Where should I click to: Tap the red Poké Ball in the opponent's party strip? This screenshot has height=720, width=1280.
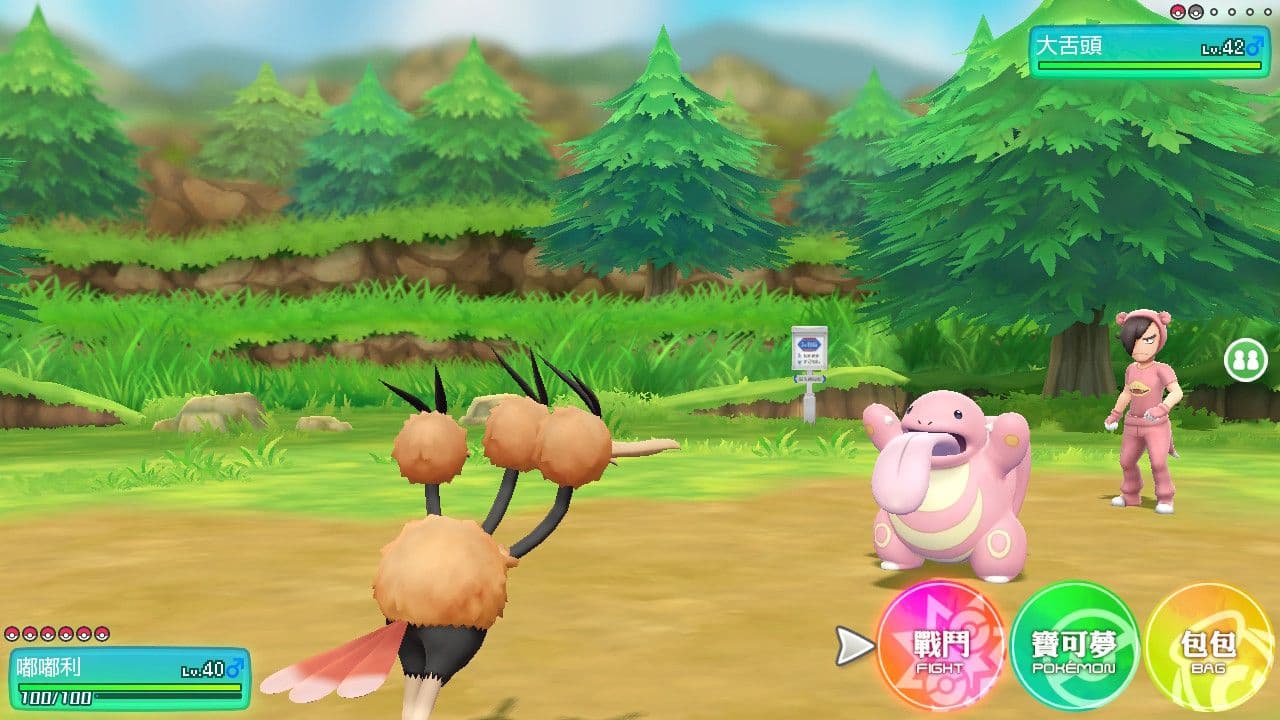(1178, 12)
